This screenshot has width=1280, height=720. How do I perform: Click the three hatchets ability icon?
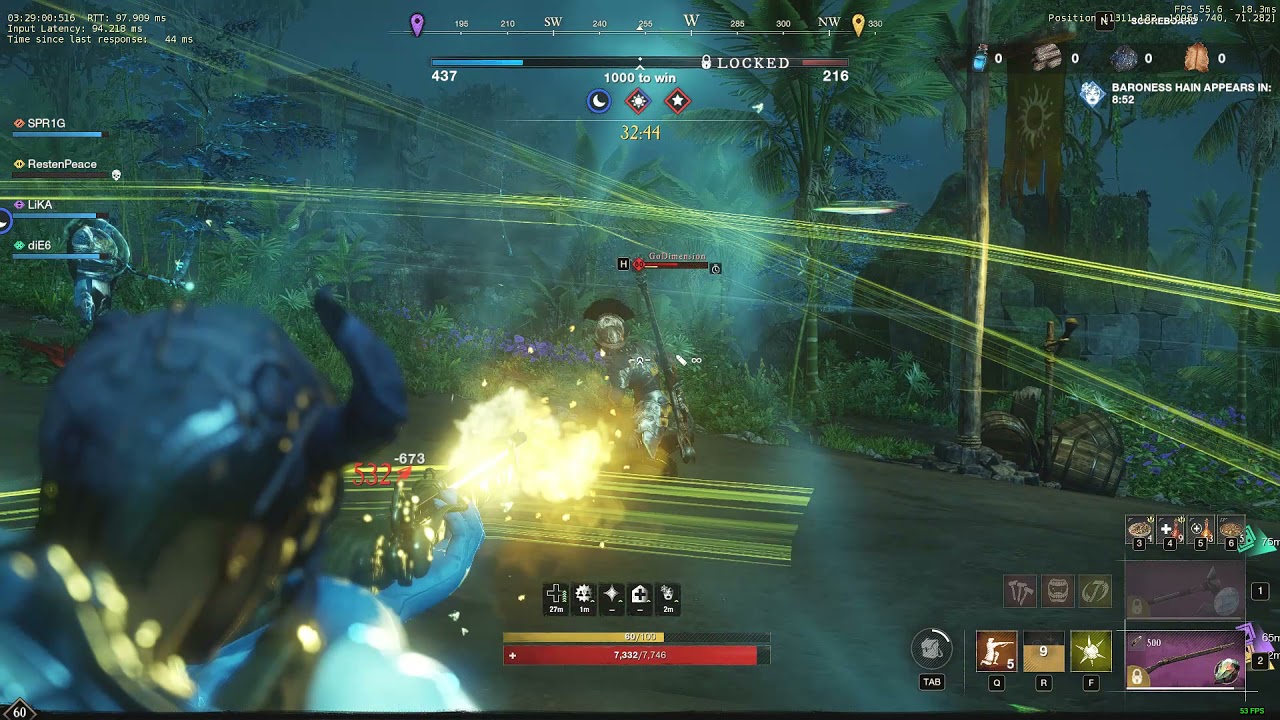click(1020, 592)
